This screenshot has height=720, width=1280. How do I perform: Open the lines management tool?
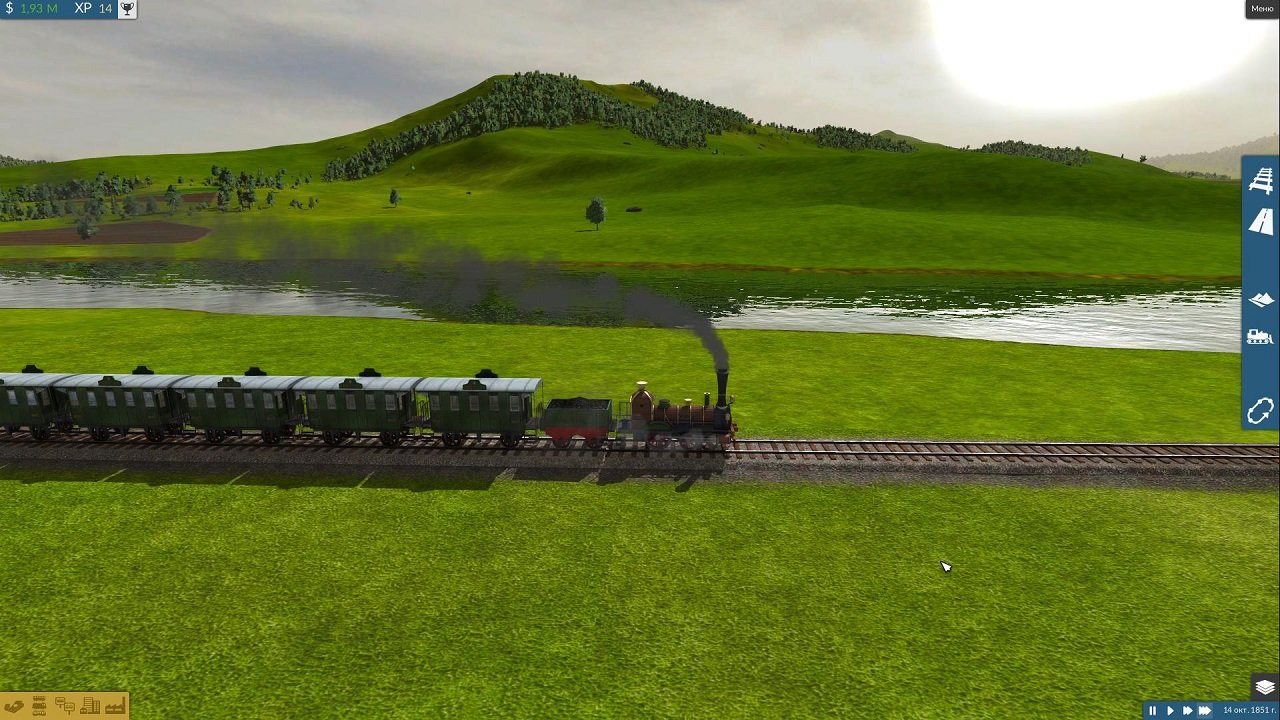point(1260,411)
